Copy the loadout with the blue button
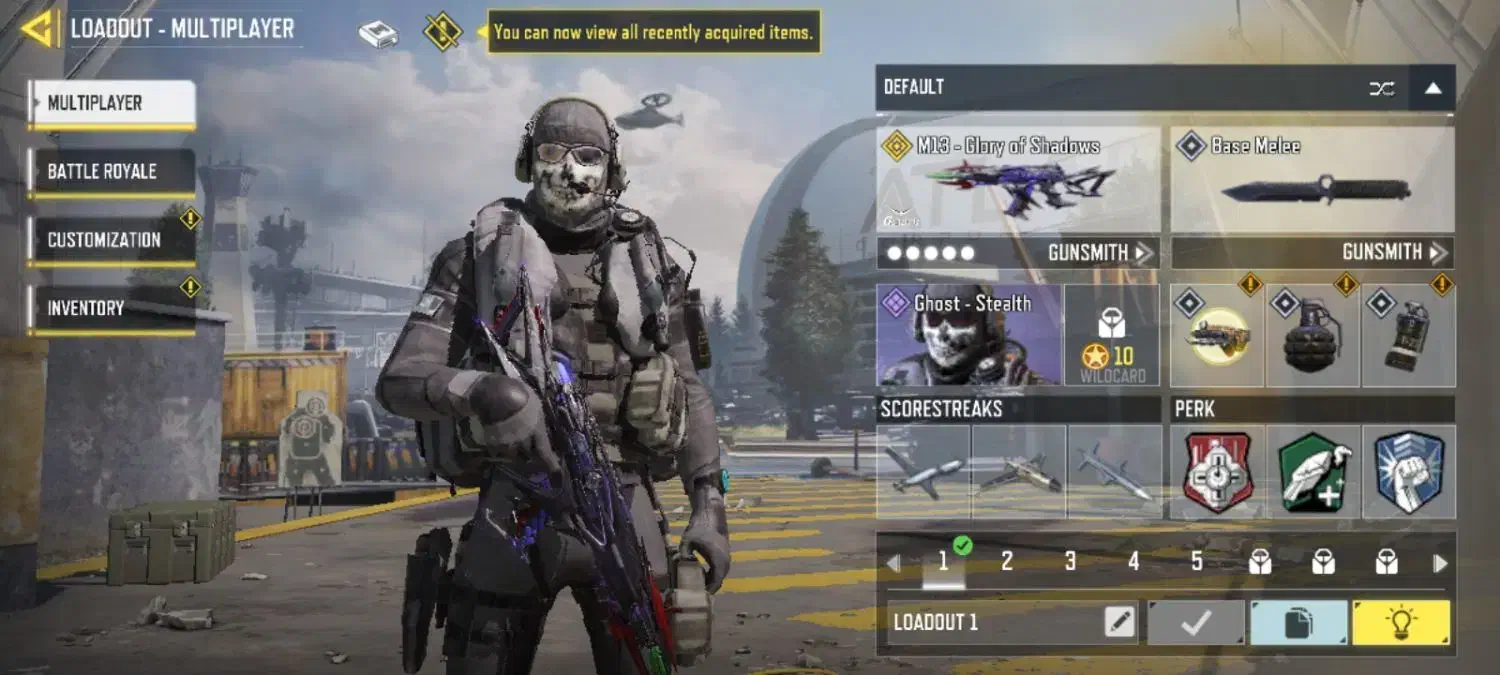The width and height of the screenshot is (1500, 675). pyautogui.click(x=1298, y=623)
